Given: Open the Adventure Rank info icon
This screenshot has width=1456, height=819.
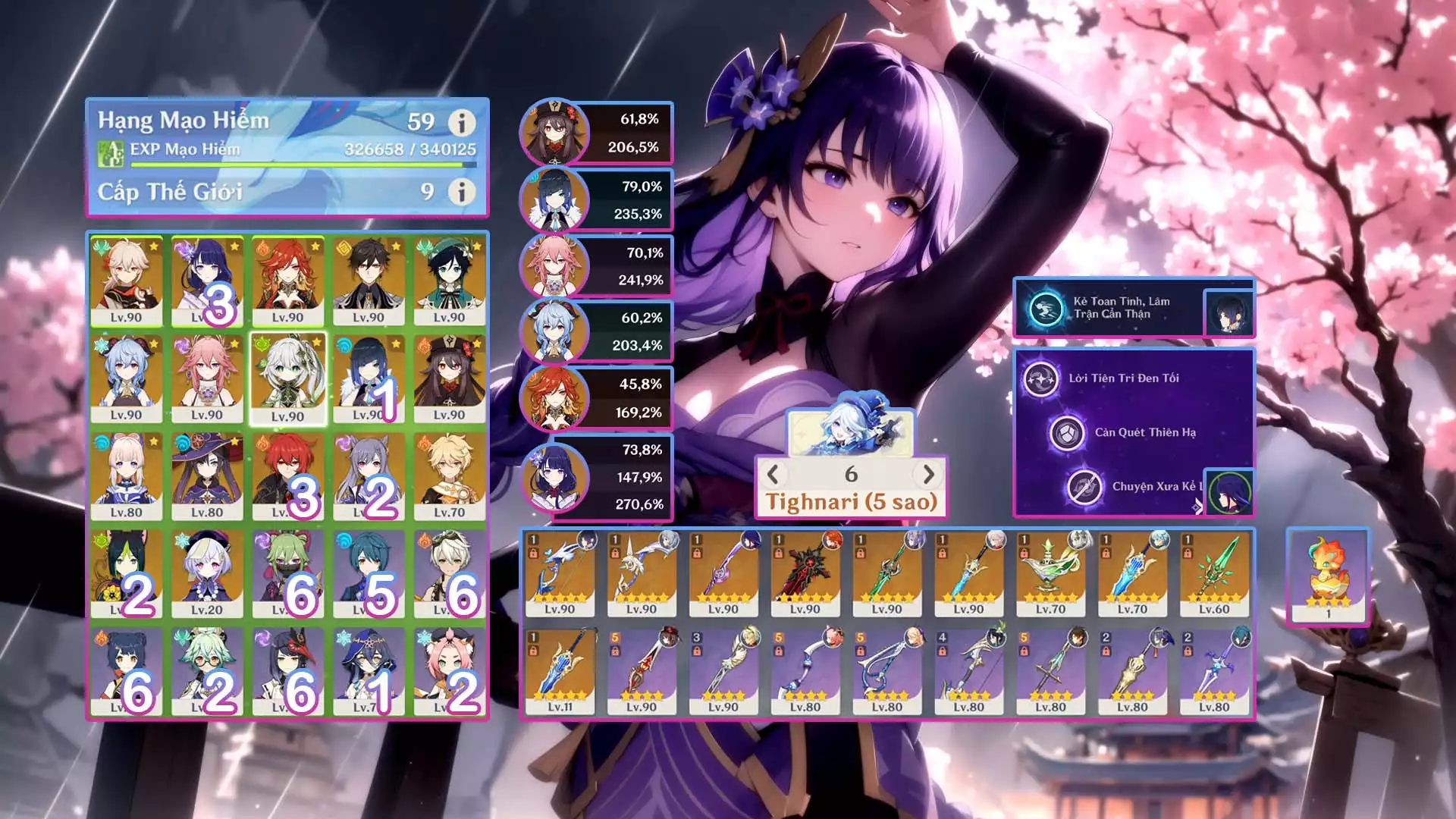Looking at the screenshot, I should click(x=461, y=122).
